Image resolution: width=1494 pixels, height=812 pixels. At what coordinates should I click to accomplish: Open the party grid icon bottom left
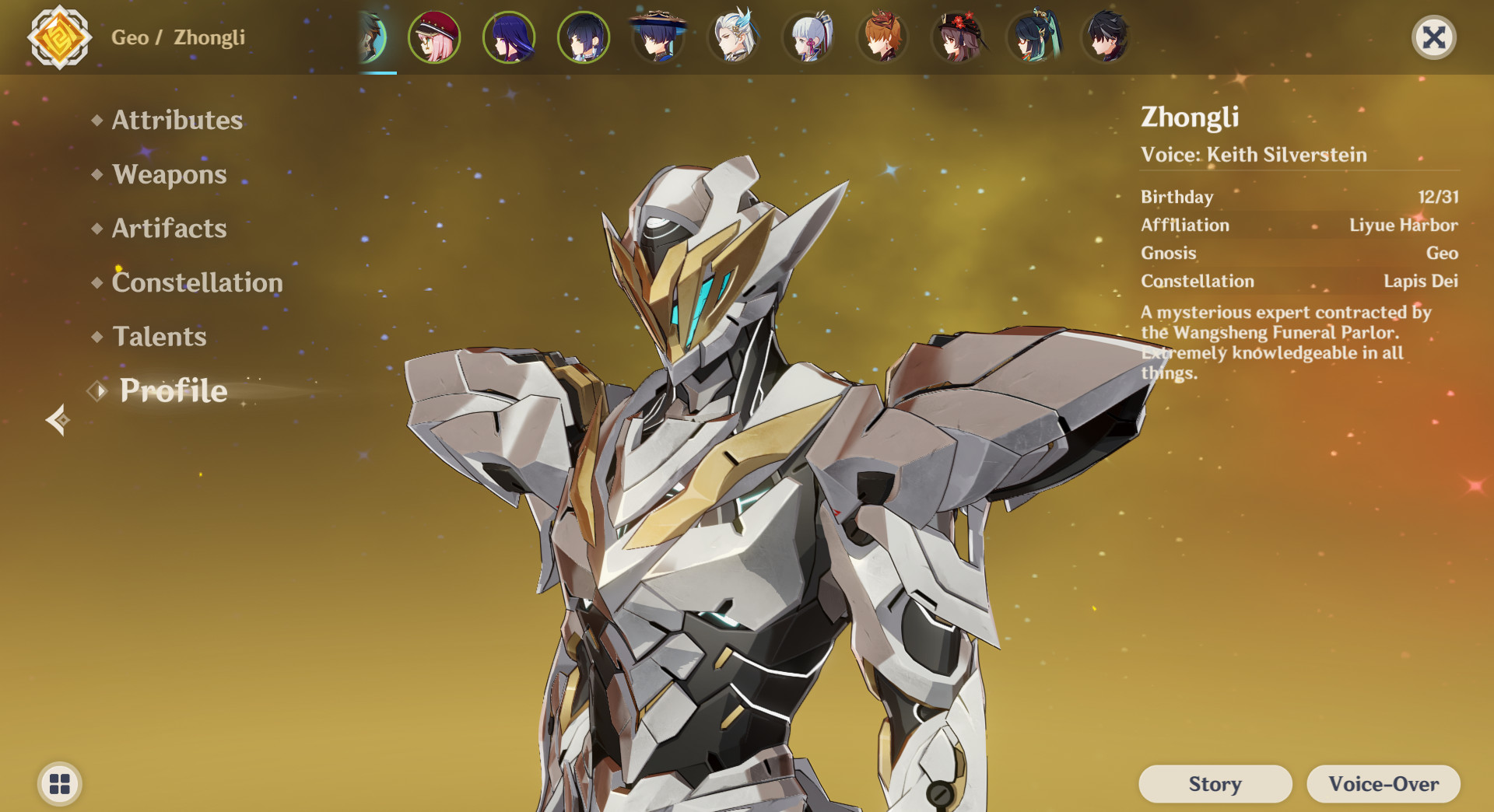(x=59, y=784)
